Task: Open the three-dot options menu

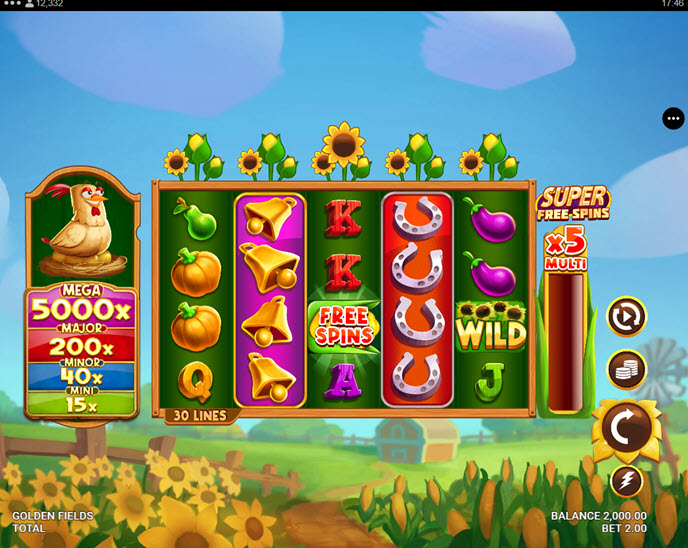Action: coord(673,119)
